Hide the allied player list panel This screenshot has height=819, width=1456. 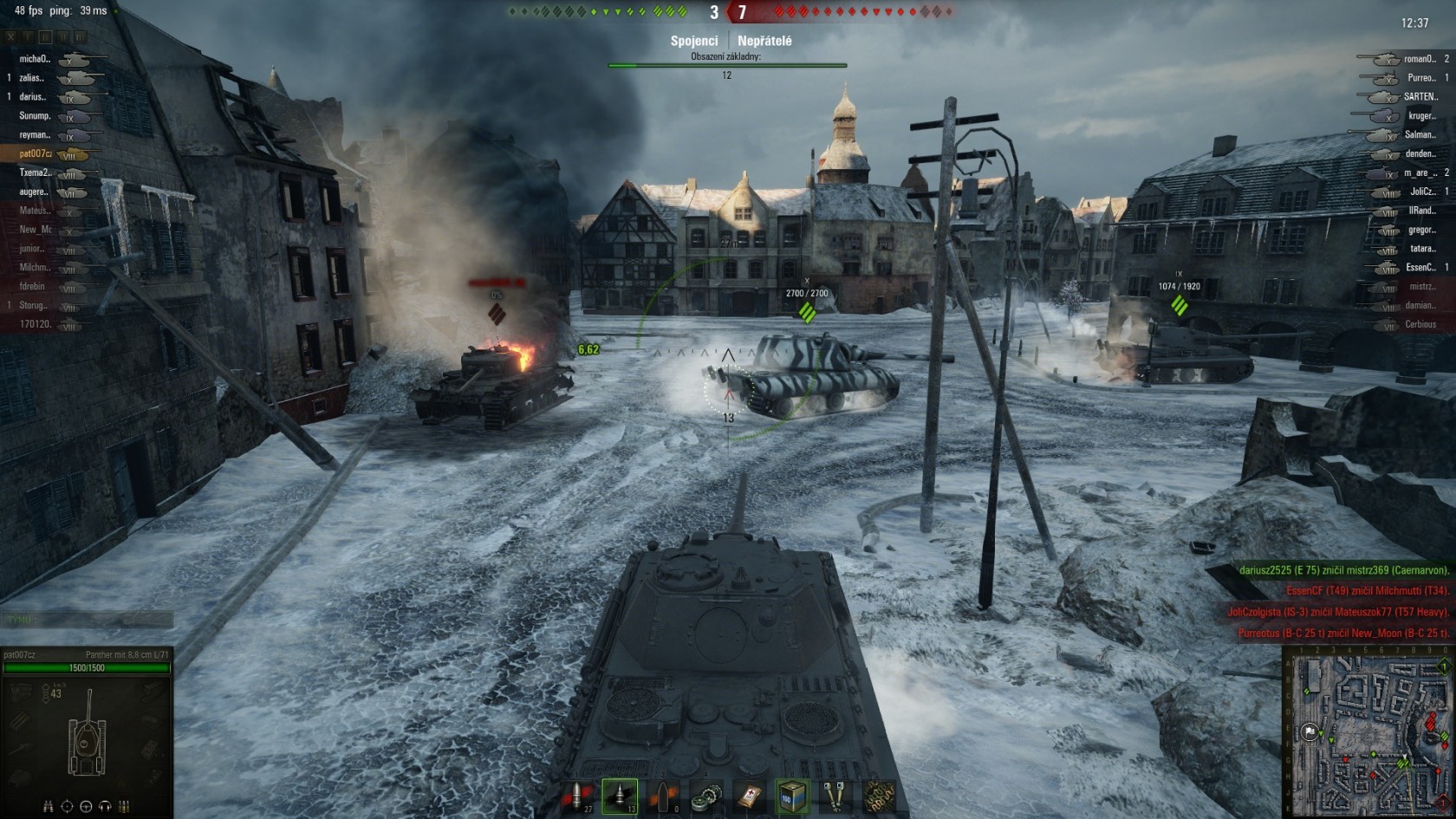tap(10, 37)
